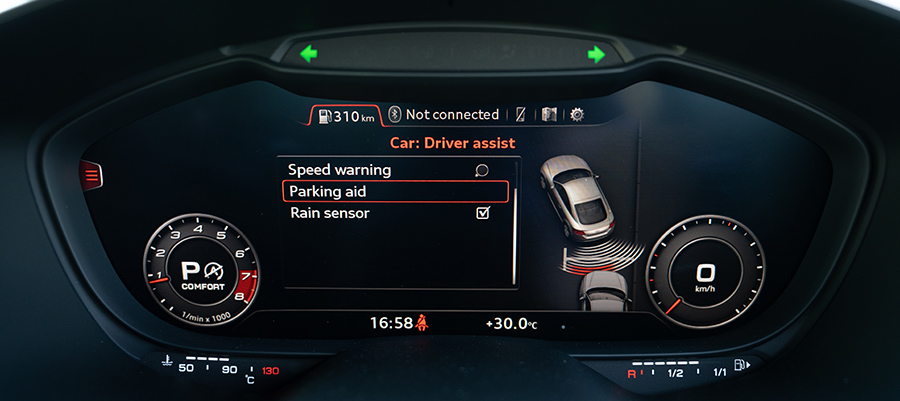
Task: Select the Speed warning menu entry
Action: tap(340, 170)
